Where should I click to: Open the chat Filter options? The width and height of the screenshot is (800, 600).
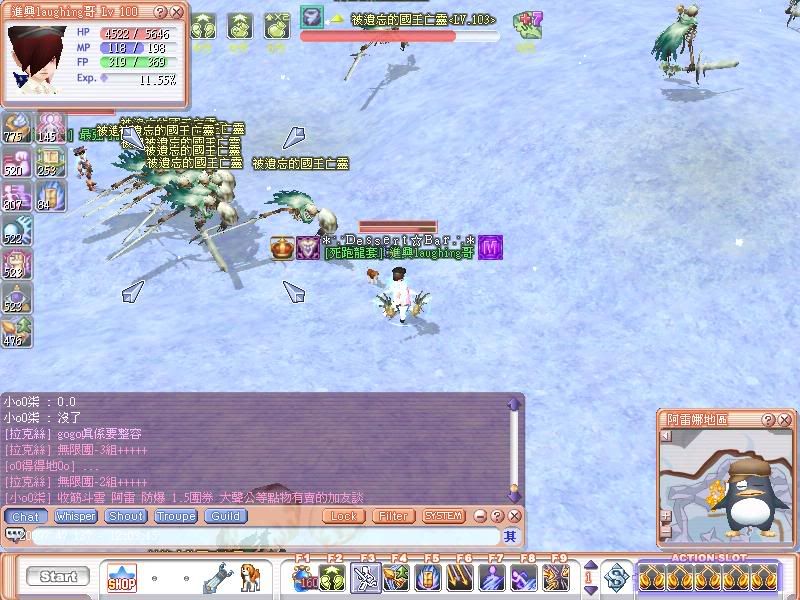(393, 517)
